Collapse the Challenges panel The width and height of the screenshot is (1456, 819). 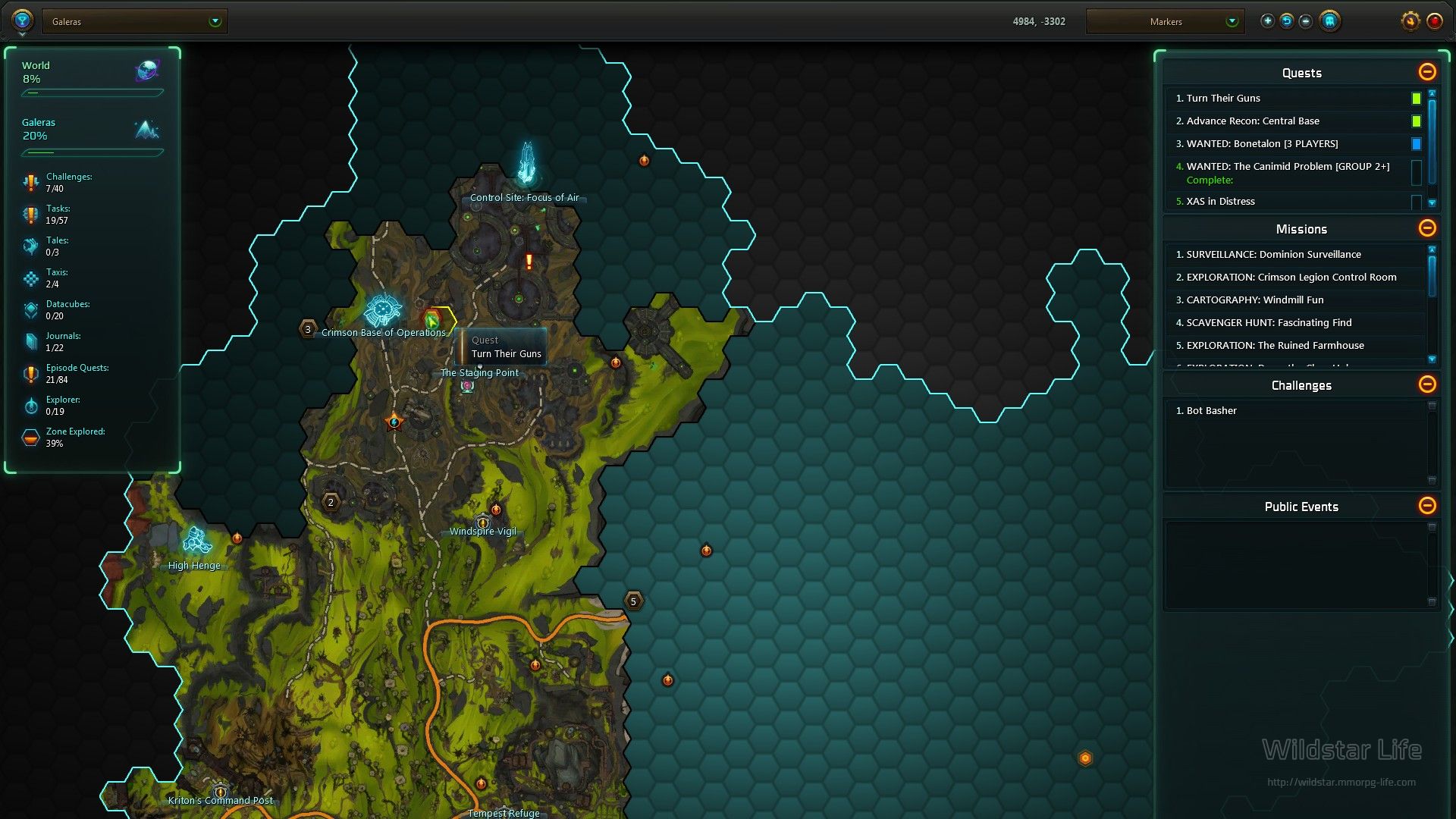tap(1426, 384)
